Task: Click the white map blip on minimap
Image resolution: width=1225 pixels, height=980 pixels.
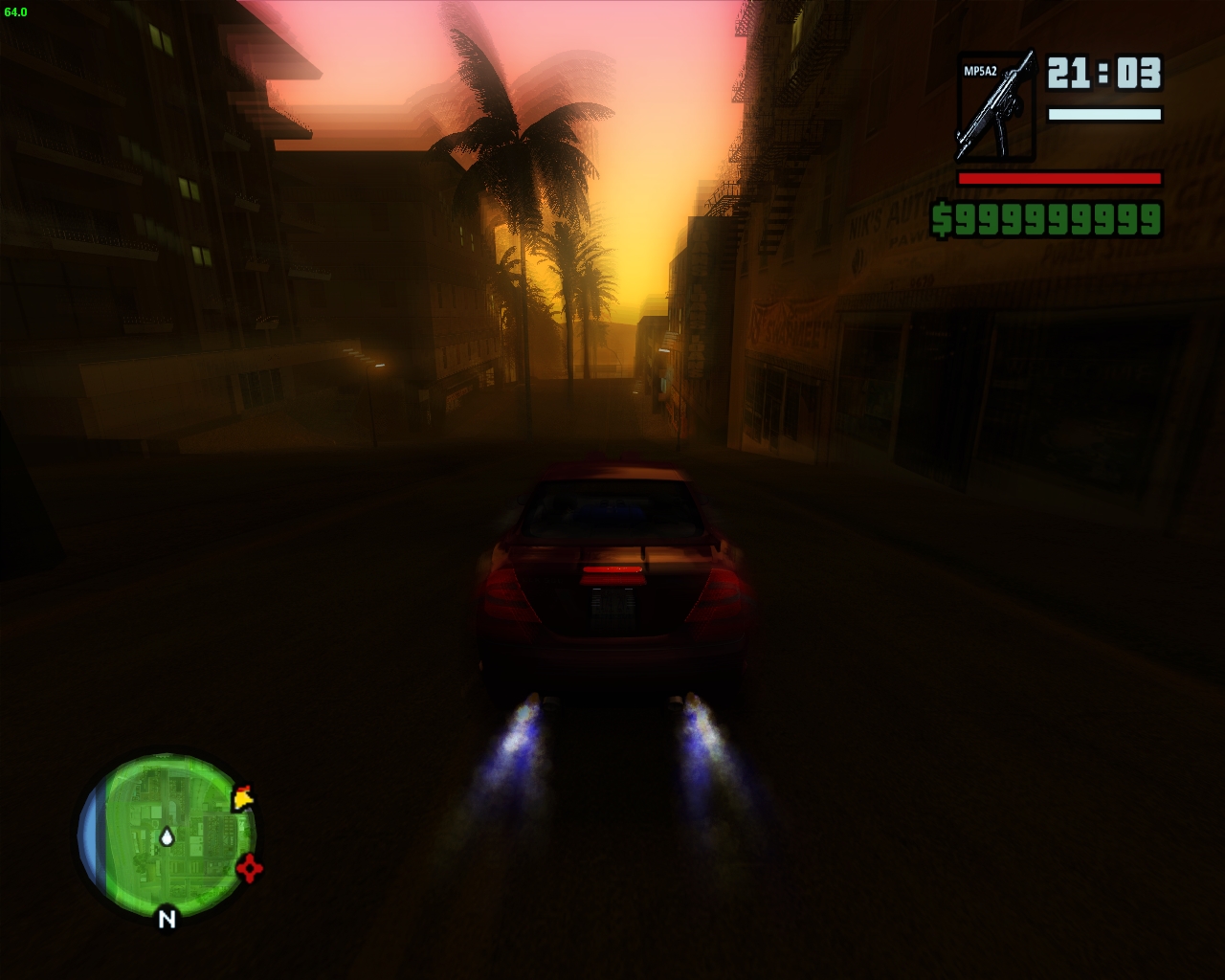Action: [168, 835]
